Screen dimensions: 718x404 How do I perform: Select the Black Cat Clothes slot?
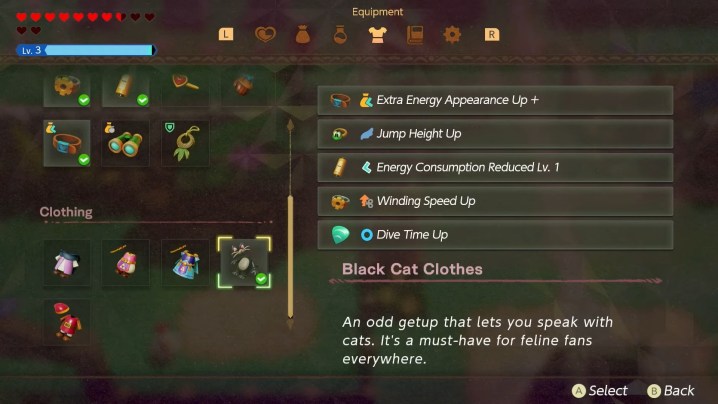244,262
